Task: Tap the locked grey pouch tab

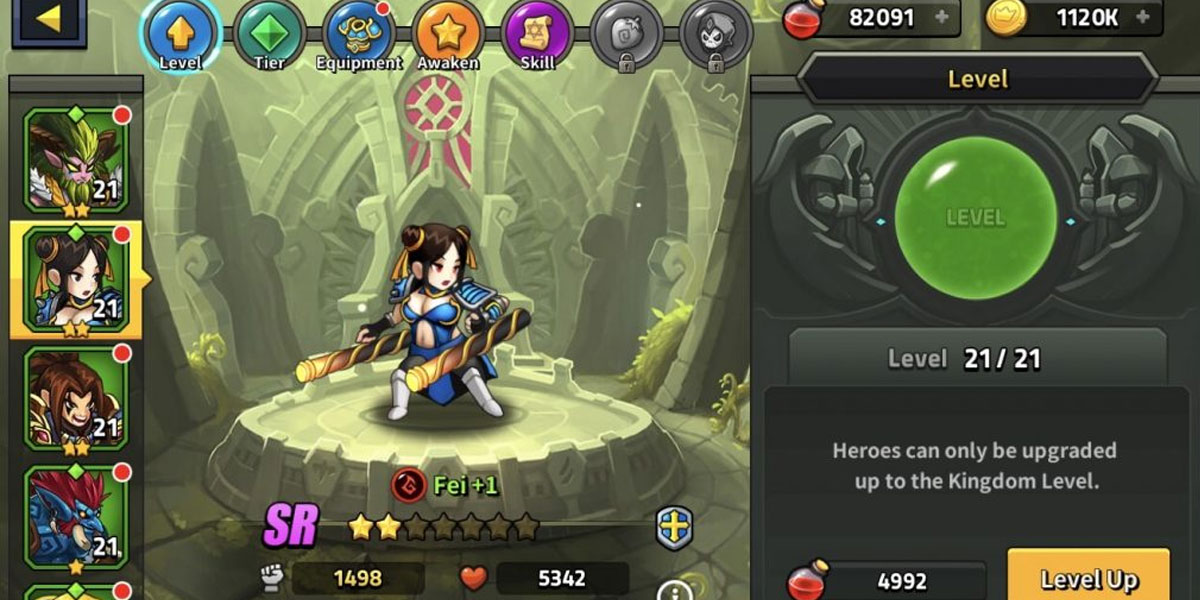Action: [x=626, y=33]
